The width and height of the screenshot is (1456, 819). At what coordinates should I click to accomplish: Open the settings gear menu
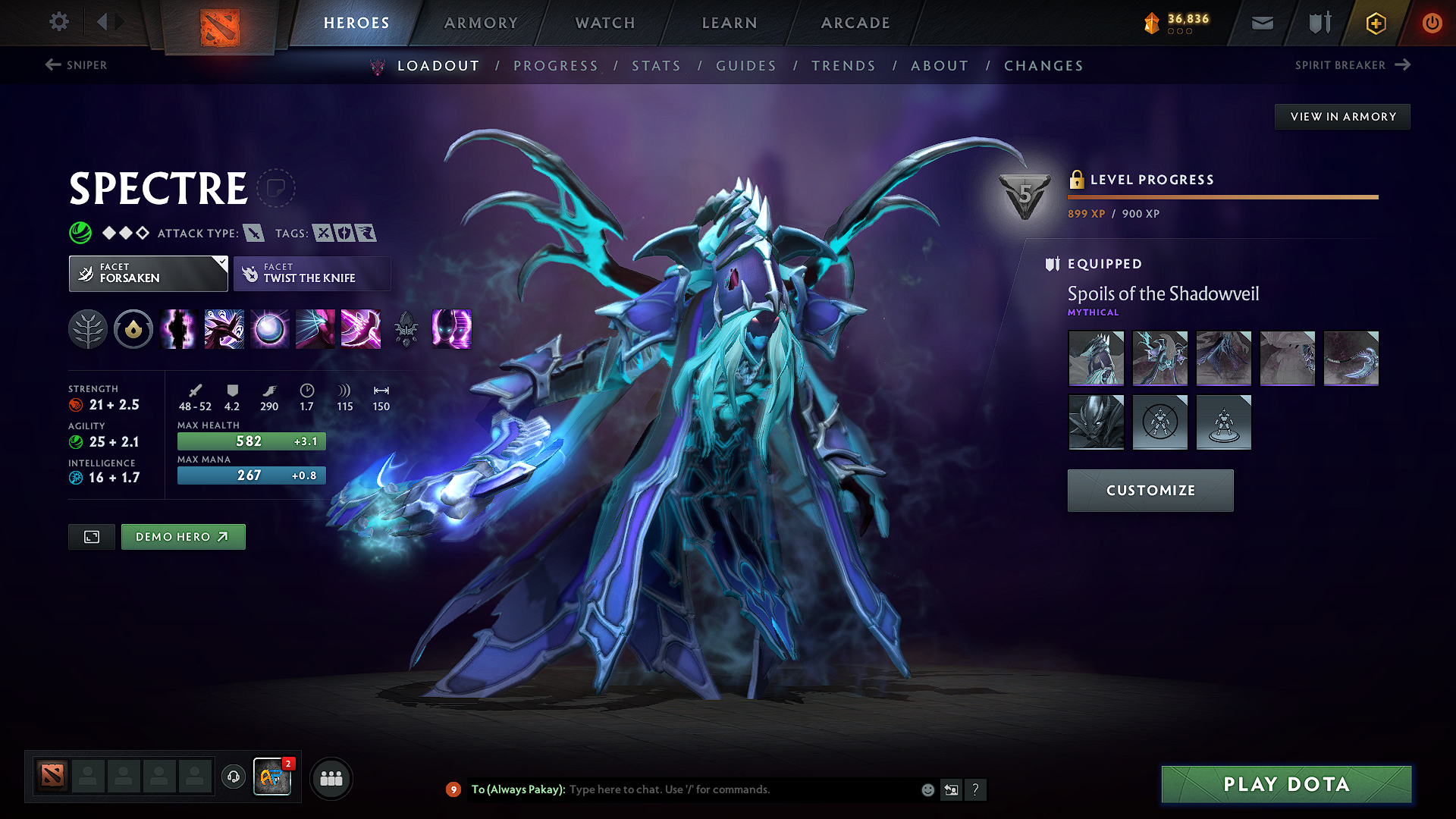point(59,22)
